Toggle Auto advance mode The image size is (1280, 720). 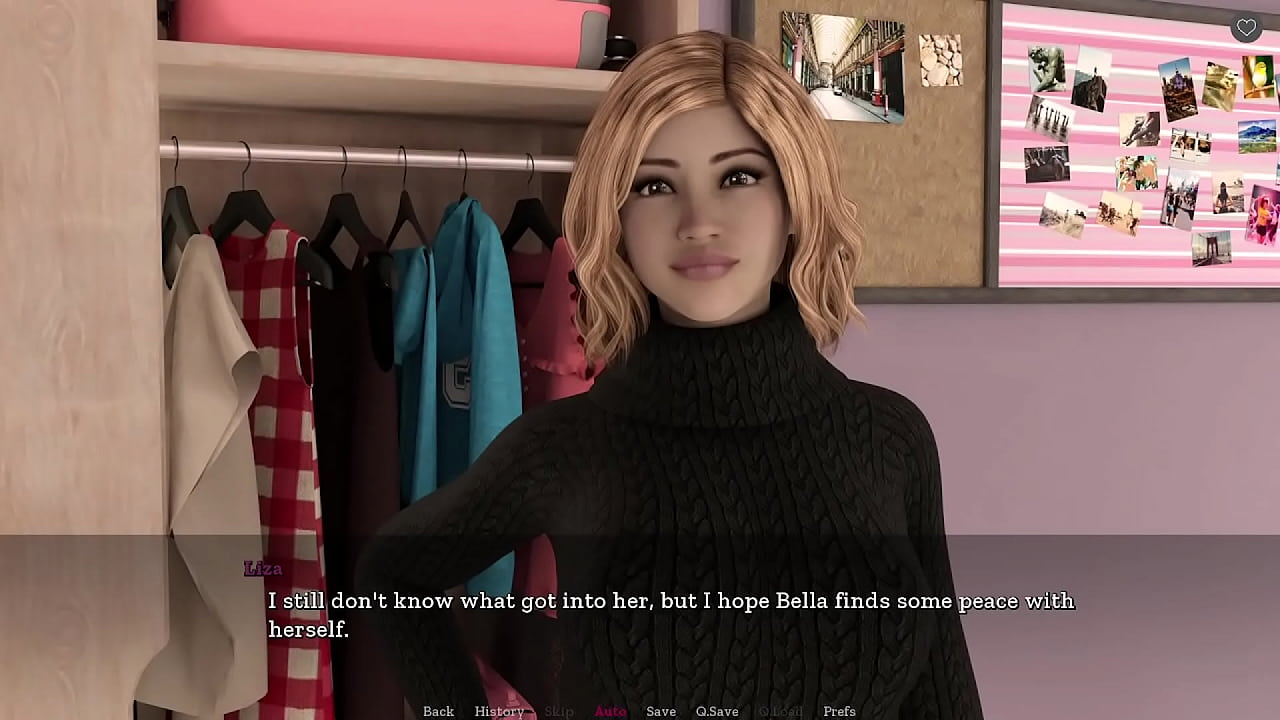point(610,711)
